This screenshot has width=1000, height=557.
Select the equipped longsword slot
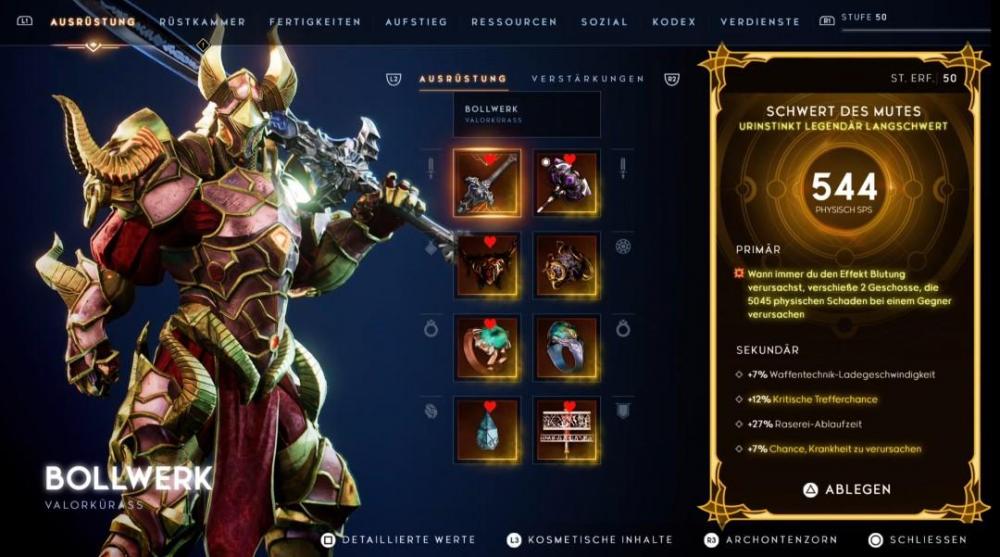pyautogui.click(x=487, y=183)
